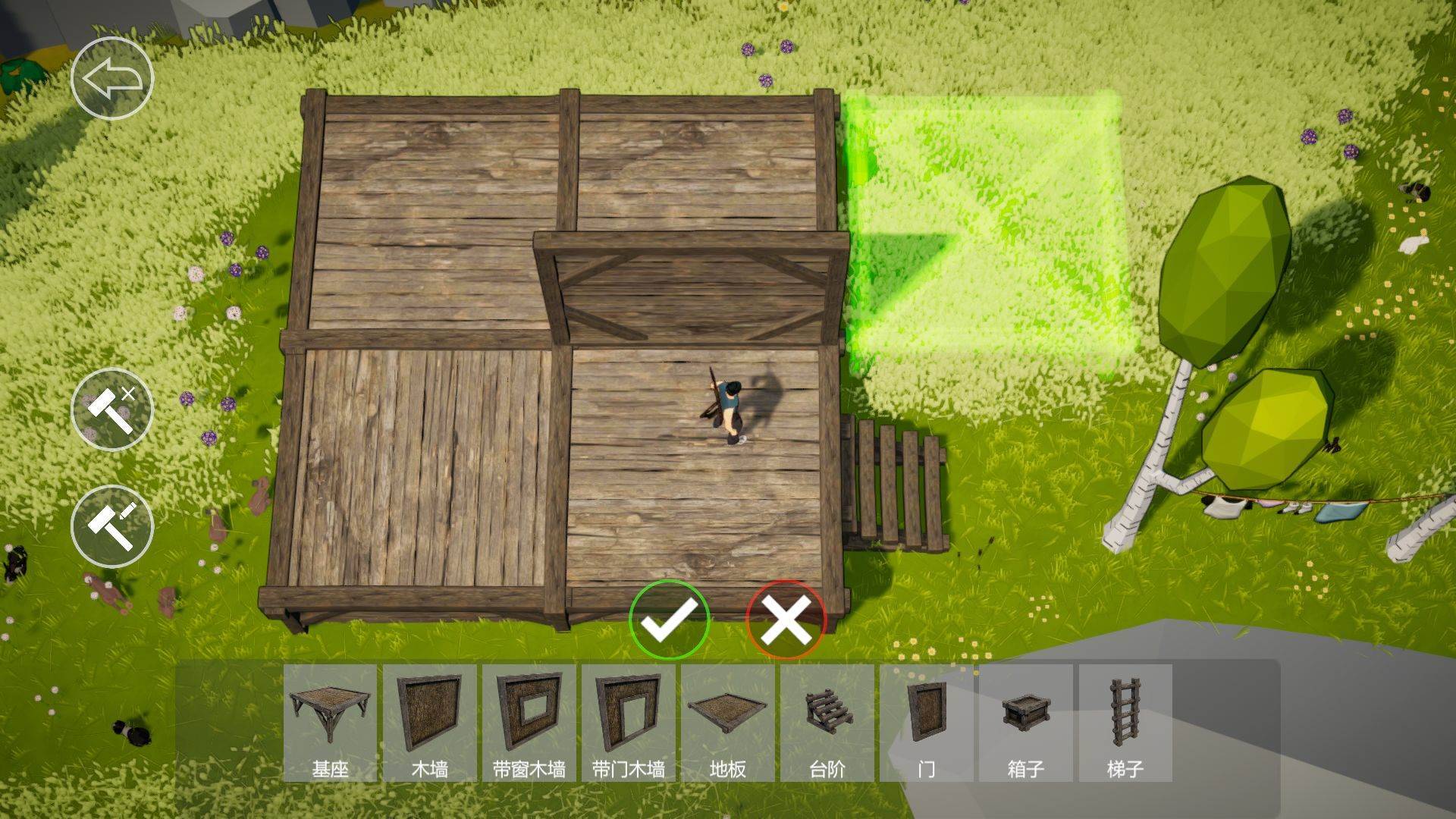Select the 地板 floor piece
This screenshot has height=819, width=1456.
click(728, 723)
